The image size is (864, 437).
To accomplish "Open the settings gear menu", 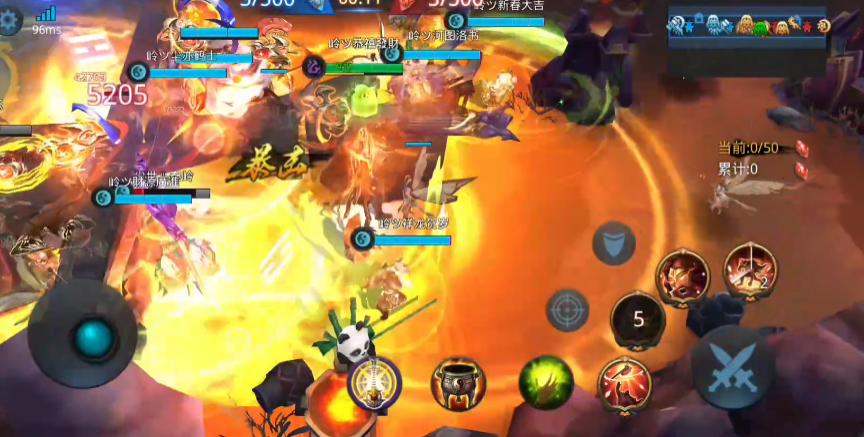I will pos(8,20).
